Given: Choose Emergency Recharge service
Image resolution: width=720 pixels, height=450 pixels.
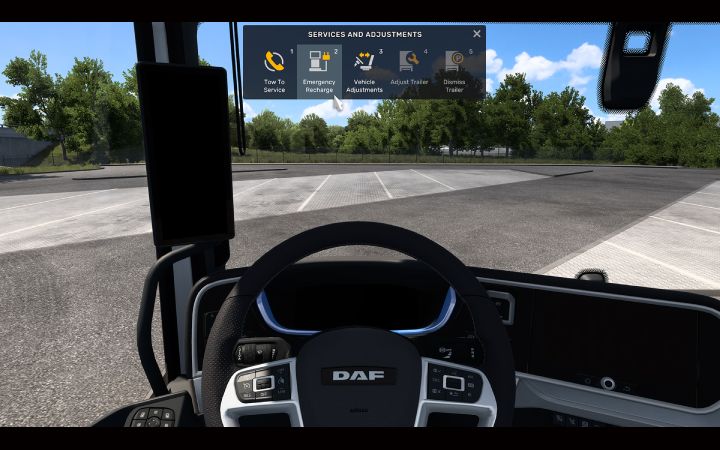Looking at the screenshot, I should pyautogui.click(x=319, y=70).
